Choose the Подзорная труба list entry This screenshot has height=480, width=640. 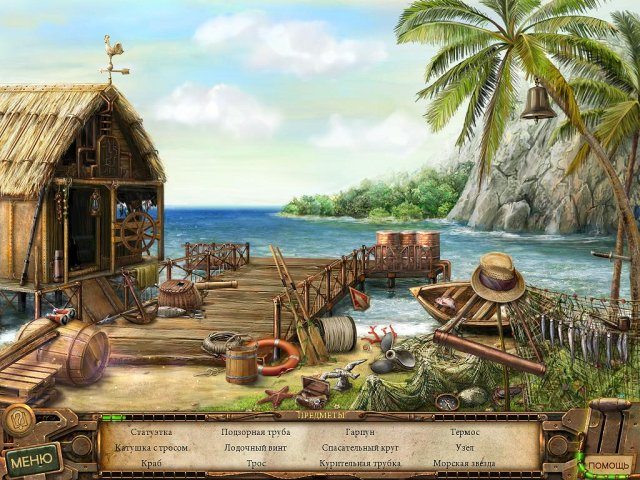[256, 432]
